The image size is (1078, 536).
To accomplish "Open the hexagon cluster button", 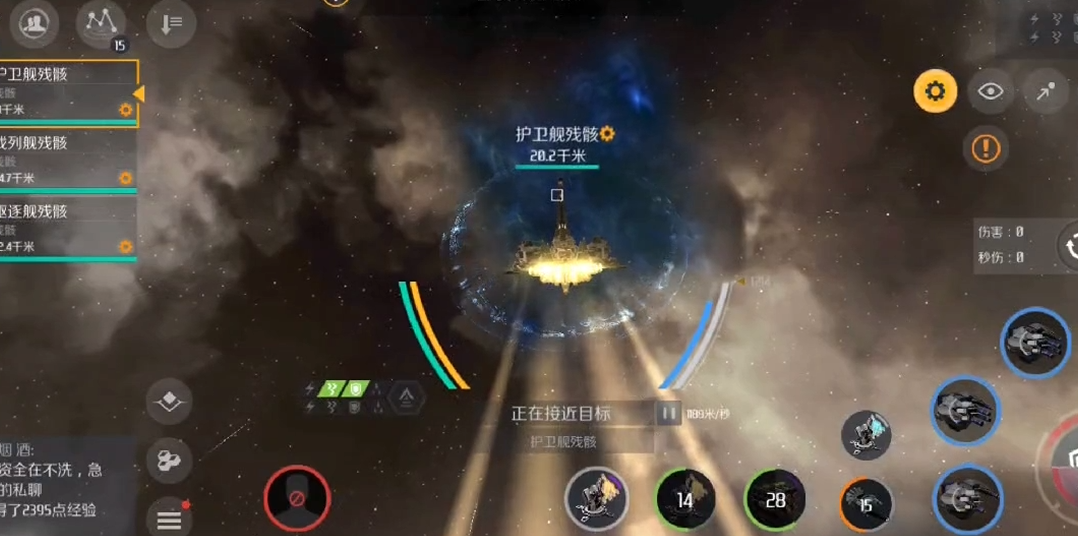I will coord(170,461).
